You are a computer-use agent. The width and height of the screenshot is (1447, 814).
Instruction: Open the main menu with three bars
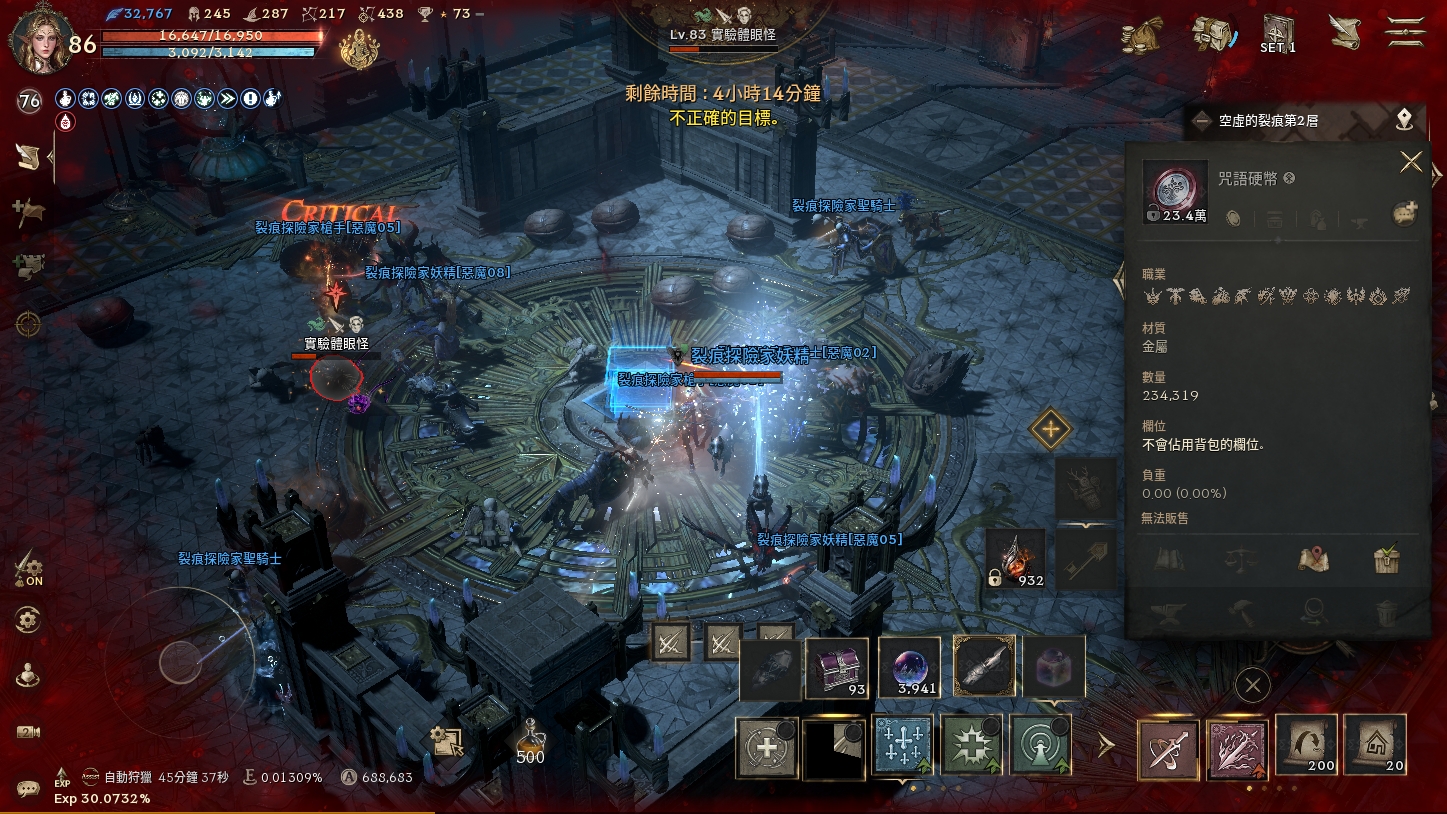[1405, 32]
